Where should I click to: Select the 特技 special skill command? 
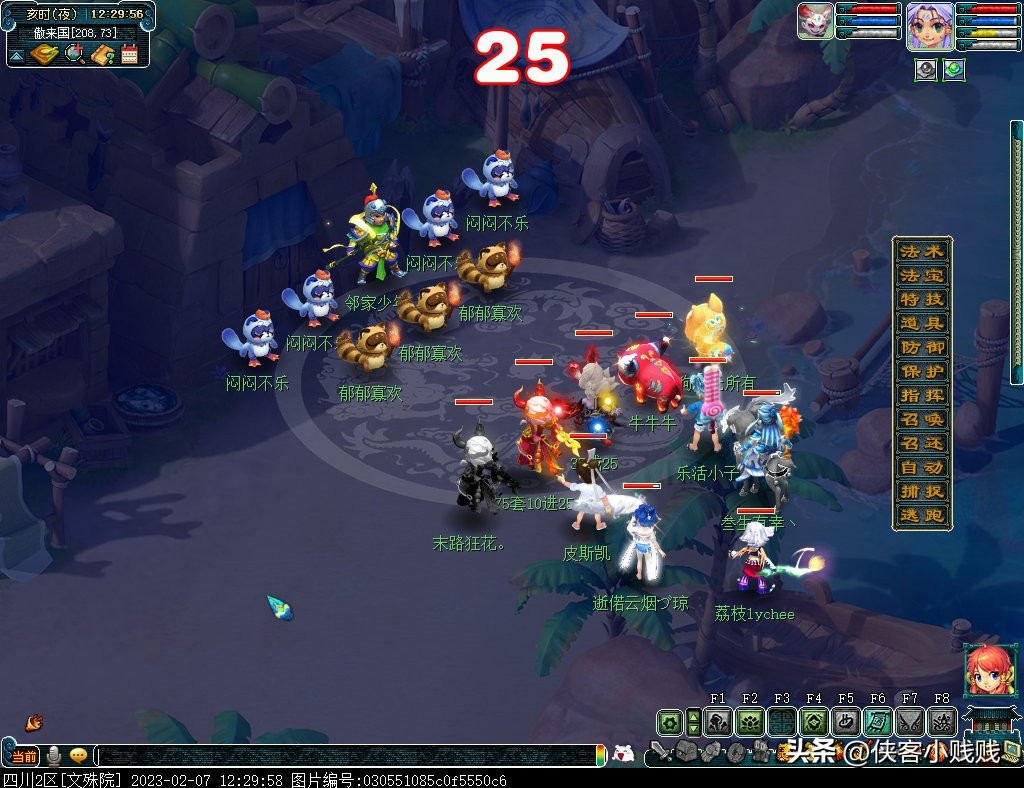coord(921,299)
